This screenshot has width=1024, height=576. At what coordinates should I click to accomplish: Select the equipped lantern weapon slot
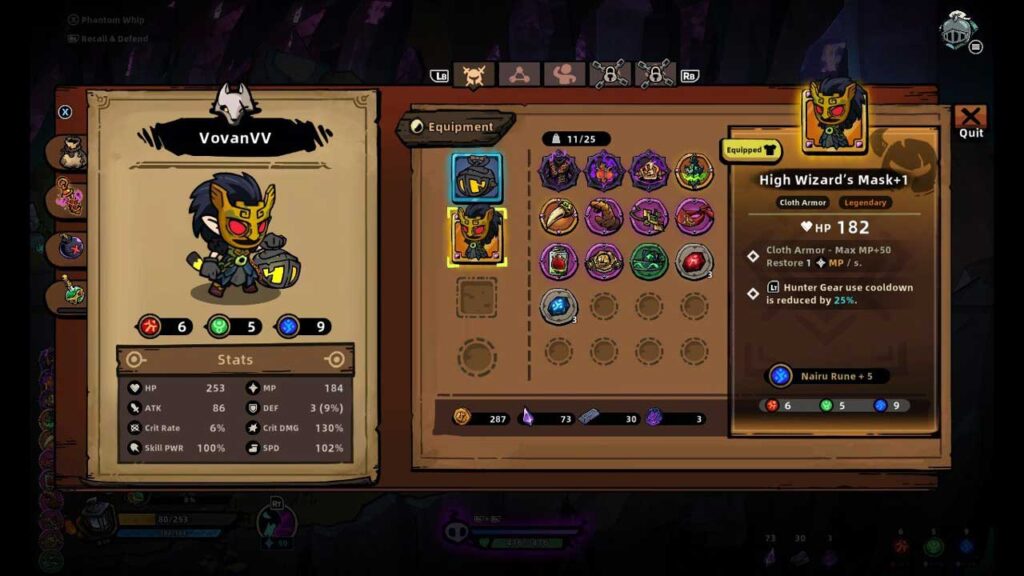[x=477, y=179]
